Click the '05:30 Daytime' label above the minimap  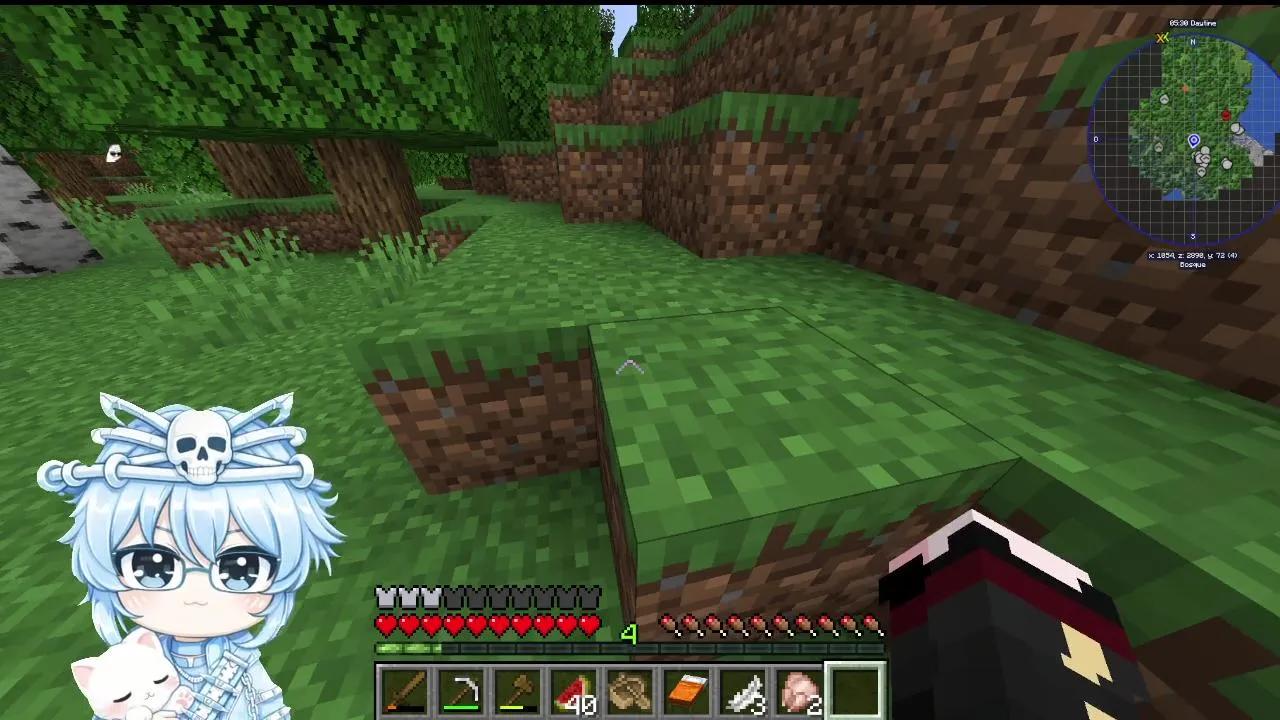click(x=1193, y=22)
